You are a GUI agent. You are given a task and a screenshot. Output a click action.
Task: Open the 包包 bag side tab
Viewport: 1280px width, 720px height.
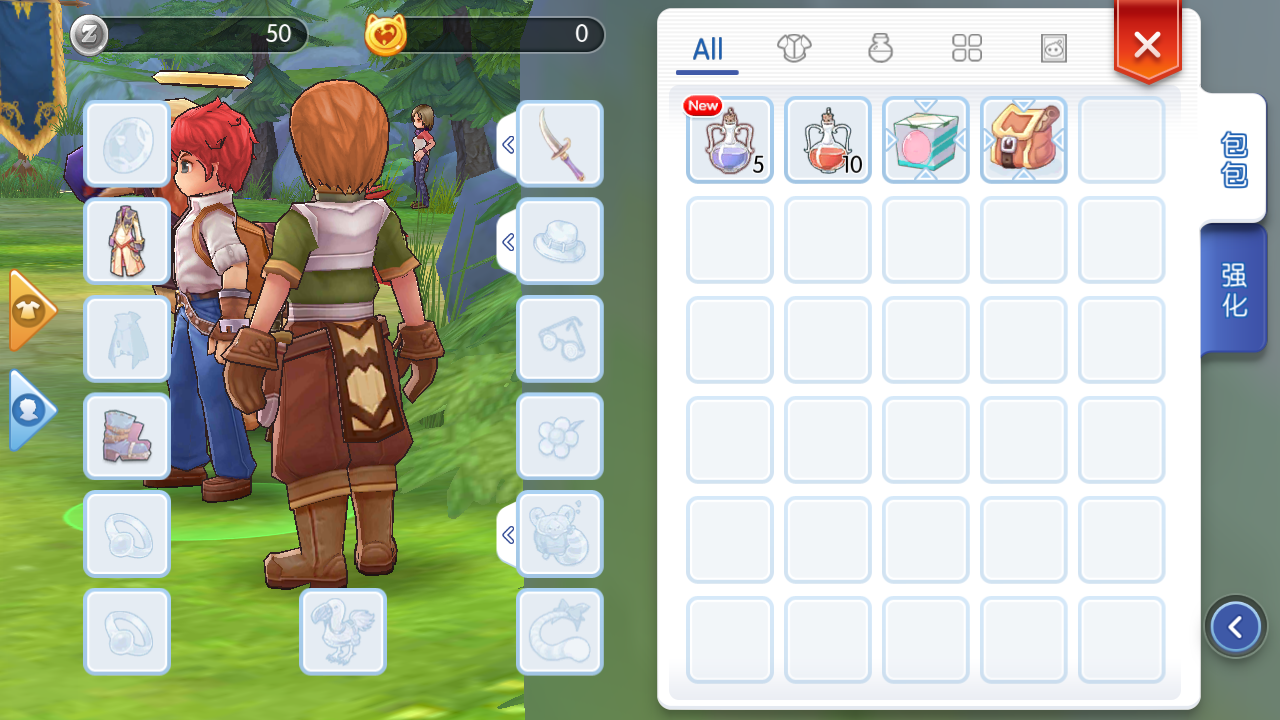tap(1234, 159)
